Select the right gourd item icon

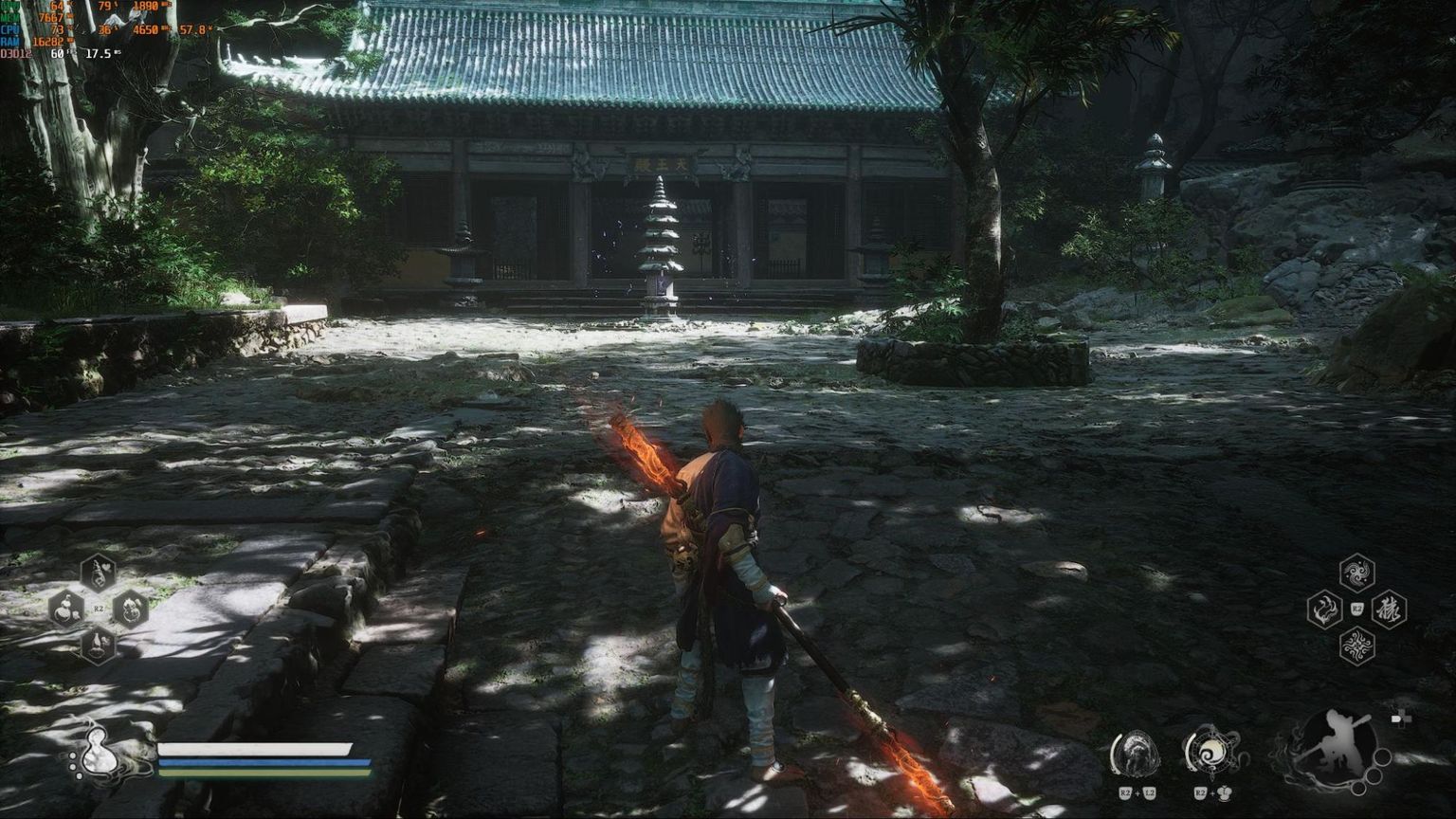[131, 610]
